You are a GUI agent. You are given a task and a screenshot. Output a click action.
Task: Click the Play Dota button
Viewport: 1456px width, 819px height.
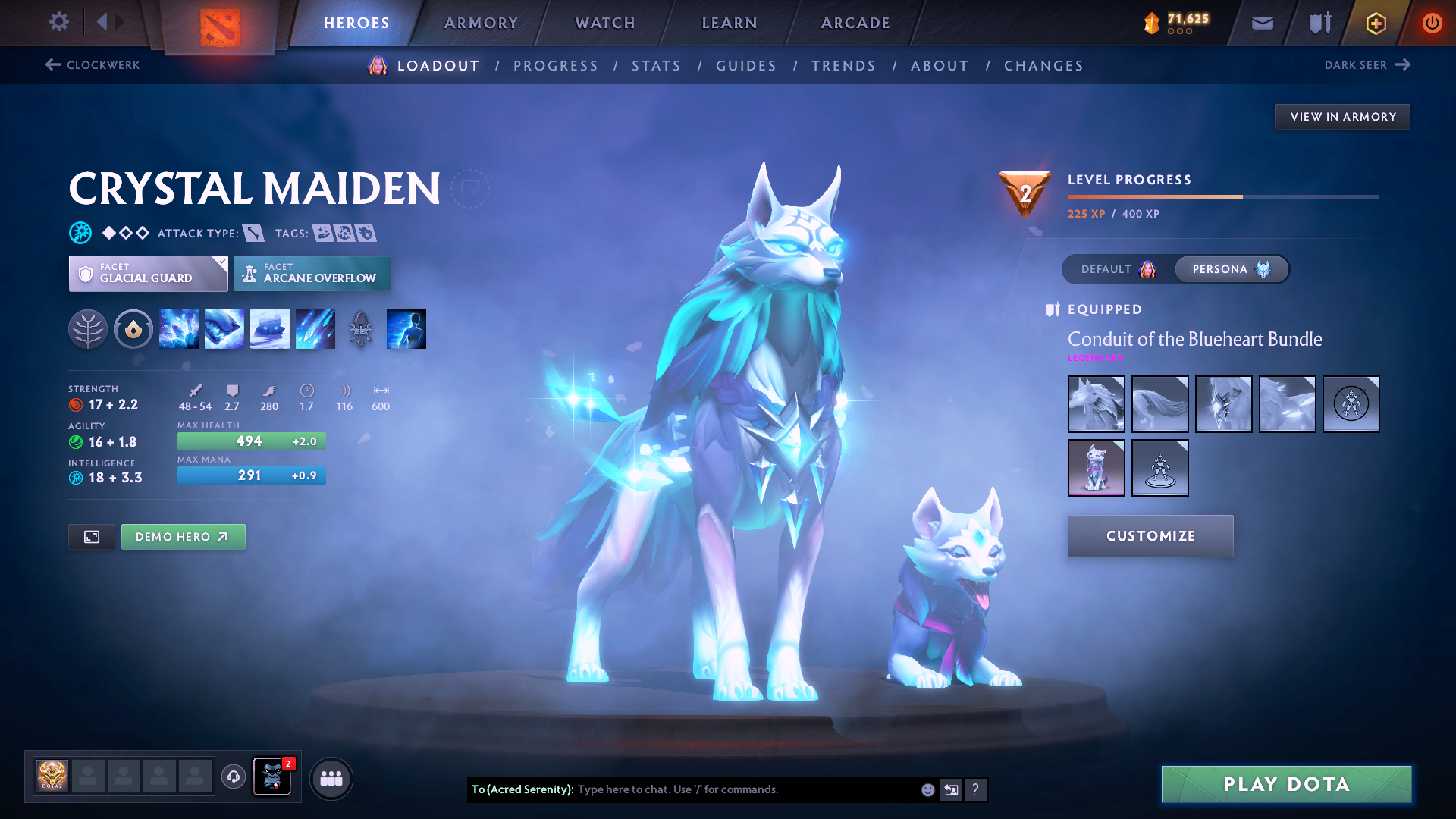(x=1286, y=784)
